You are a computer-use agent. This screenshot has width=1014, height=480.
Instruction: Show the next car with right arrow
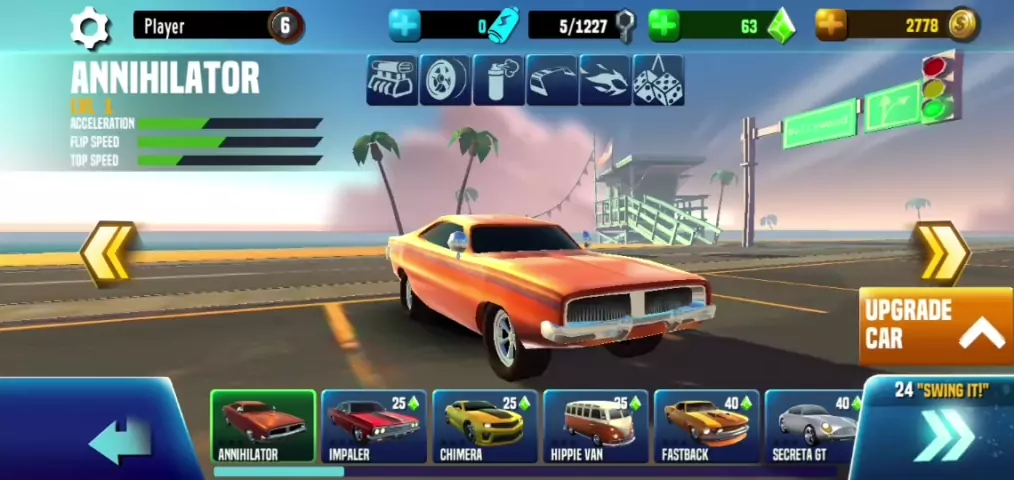(x=940, y=254)
